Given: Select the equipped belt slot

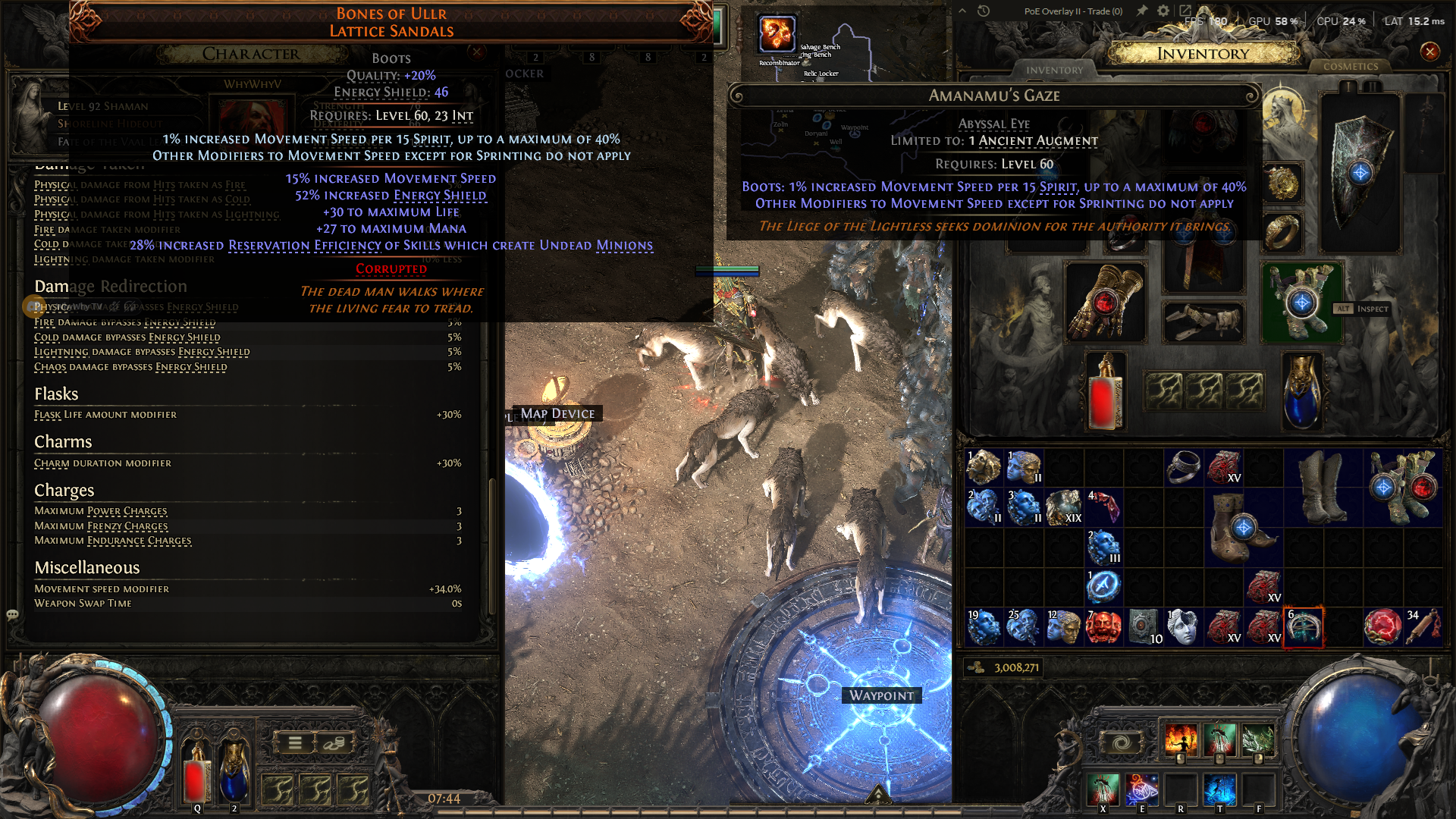Looking at the screenshot, I should point(1203,322).
